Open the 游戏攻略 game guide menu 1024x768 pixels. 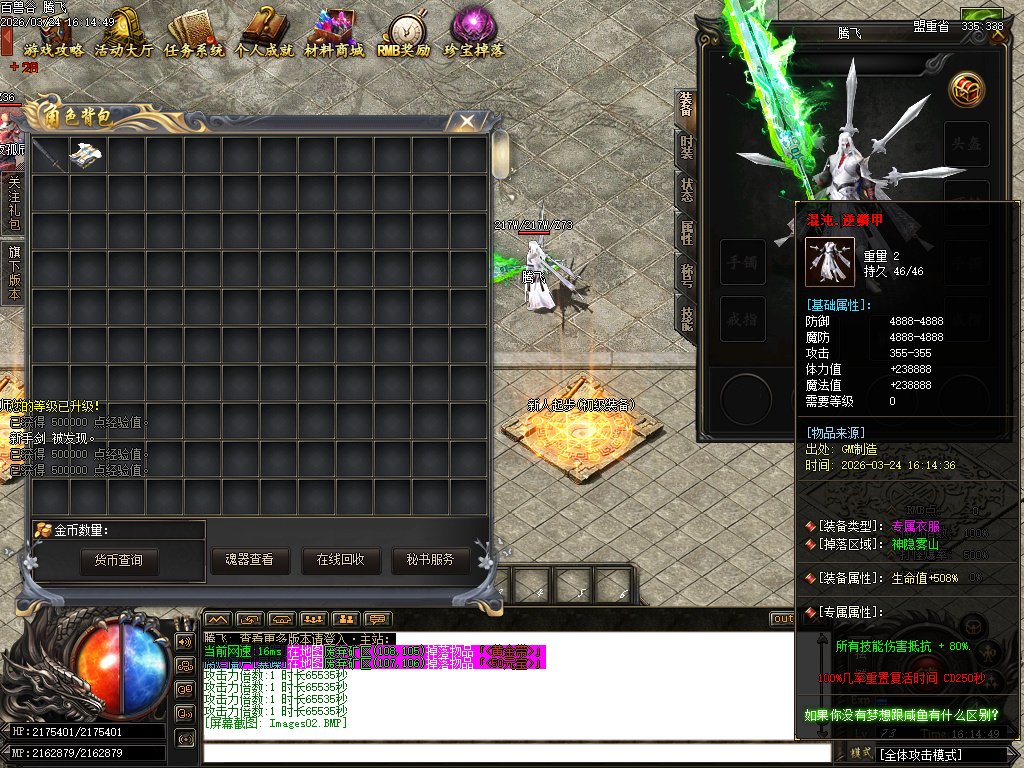(53, 35)
